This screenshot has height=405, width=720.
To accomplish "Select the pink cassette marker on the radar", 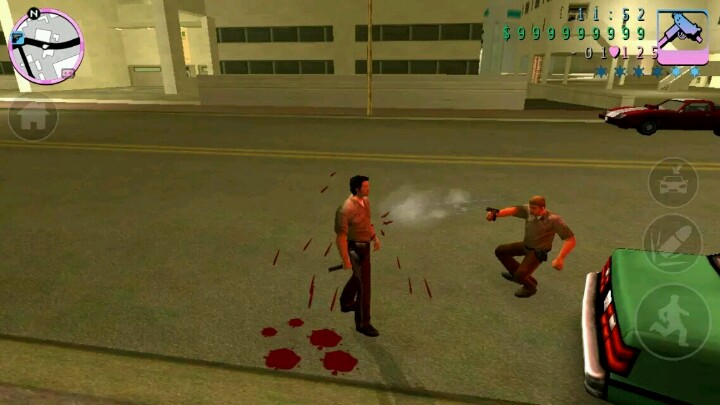I will (67, 72).
